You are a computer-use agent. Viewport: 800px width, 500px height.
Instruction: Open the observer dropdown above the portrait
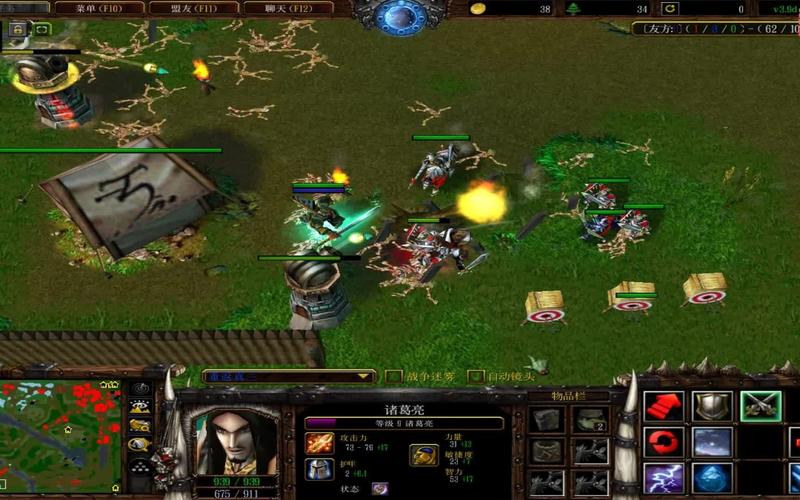pos(288,377)
